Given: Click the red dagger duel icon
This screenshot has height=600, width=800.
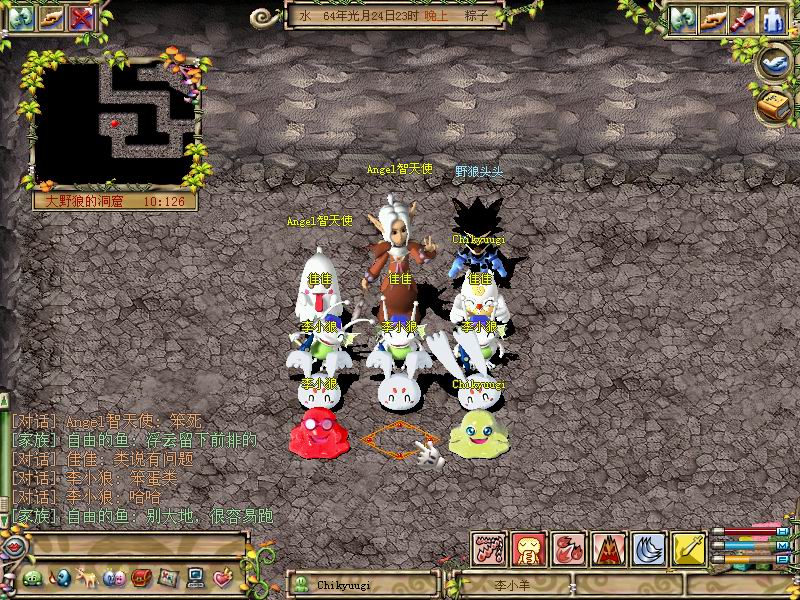Looking at the screenshot, I should pyautogui.click(x=740, y=19).
